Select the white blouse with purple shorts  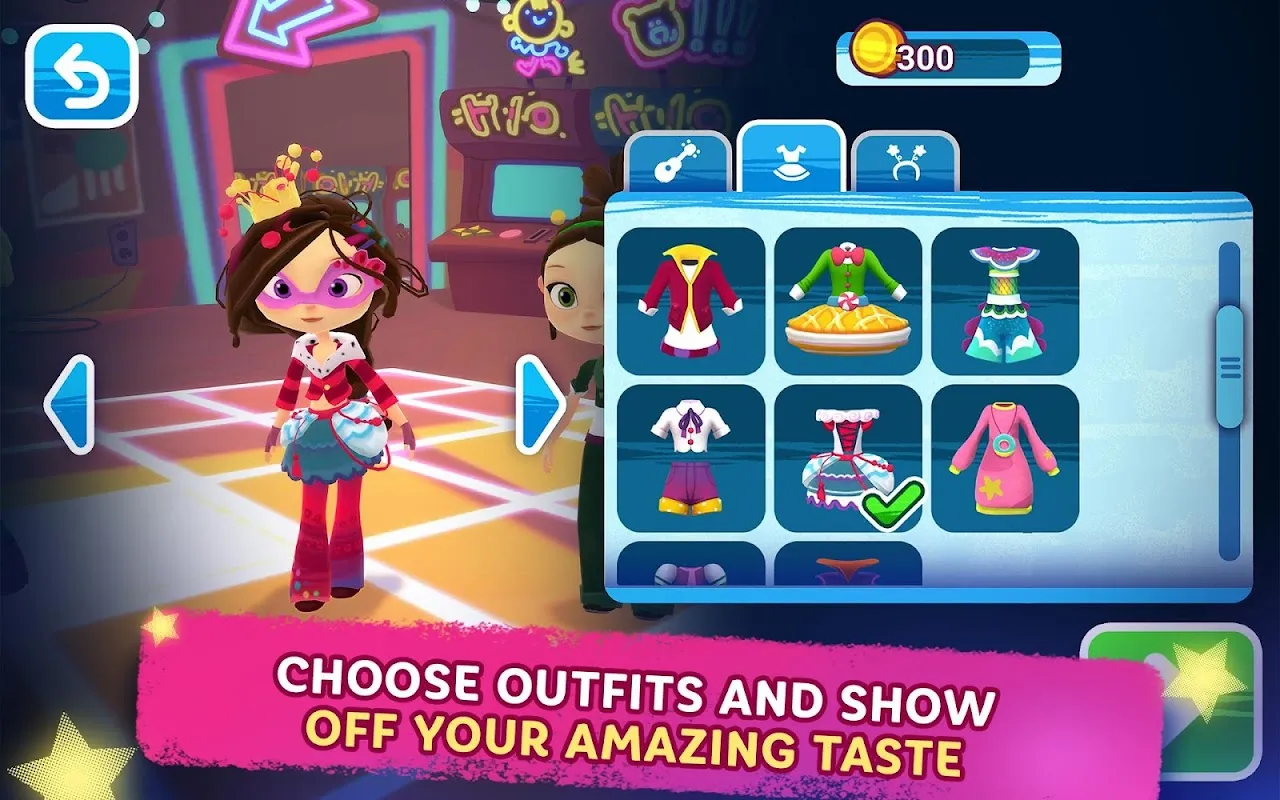point(691,458)
